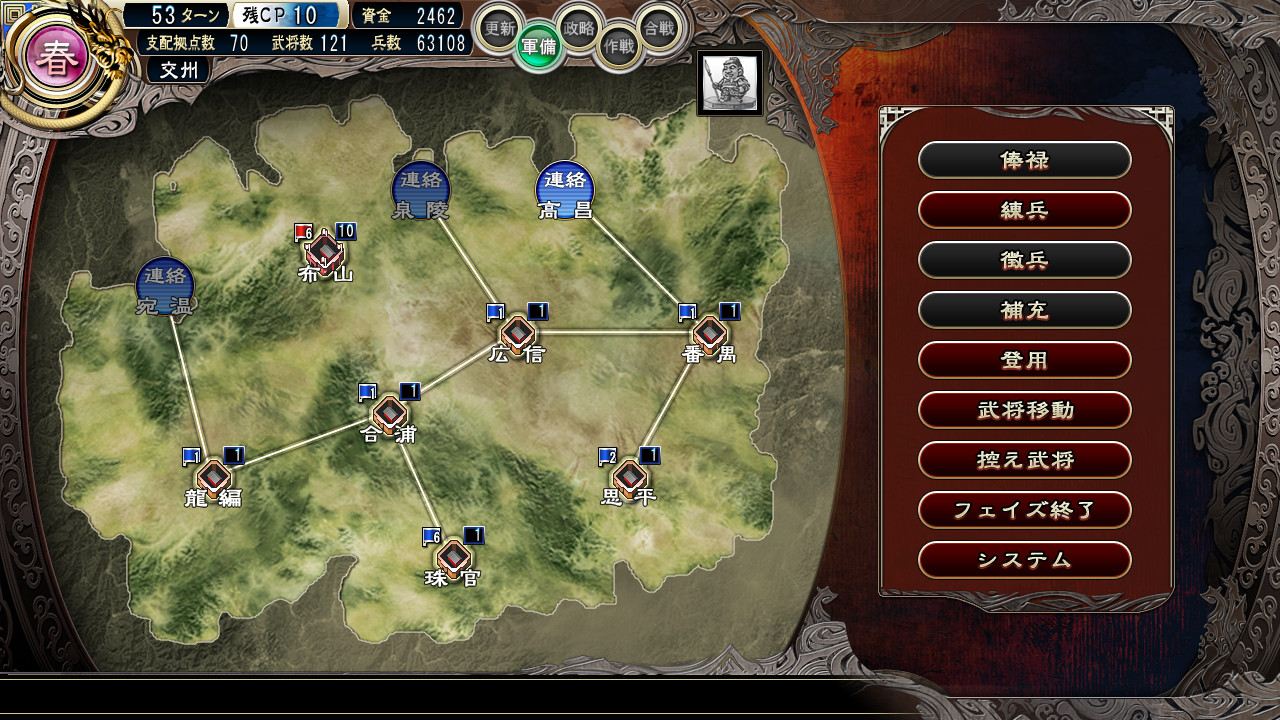
Task: Select the 広信 castle on the map
Action: point(517,334)
